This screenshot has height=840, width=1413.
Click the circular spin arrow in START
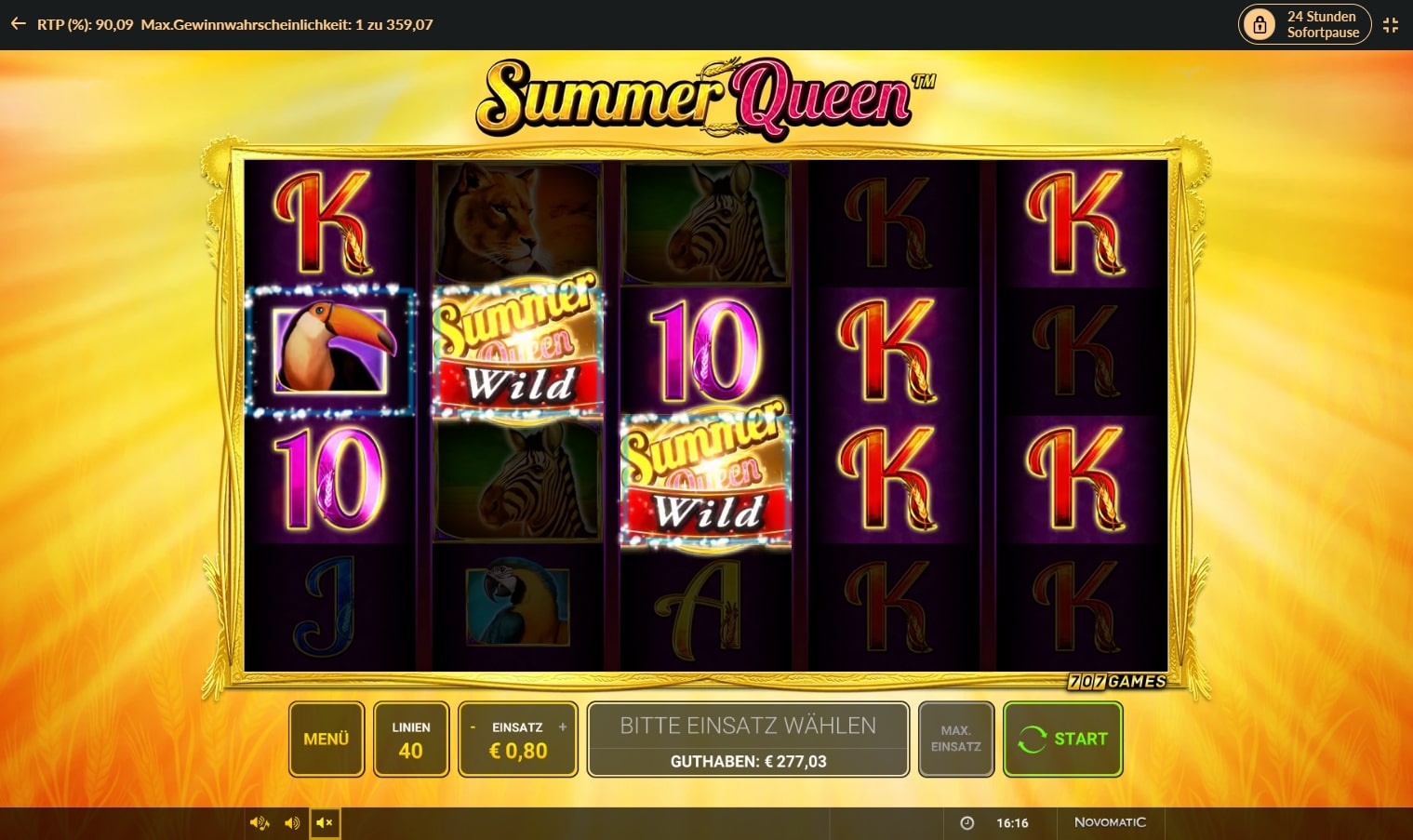1033,739
